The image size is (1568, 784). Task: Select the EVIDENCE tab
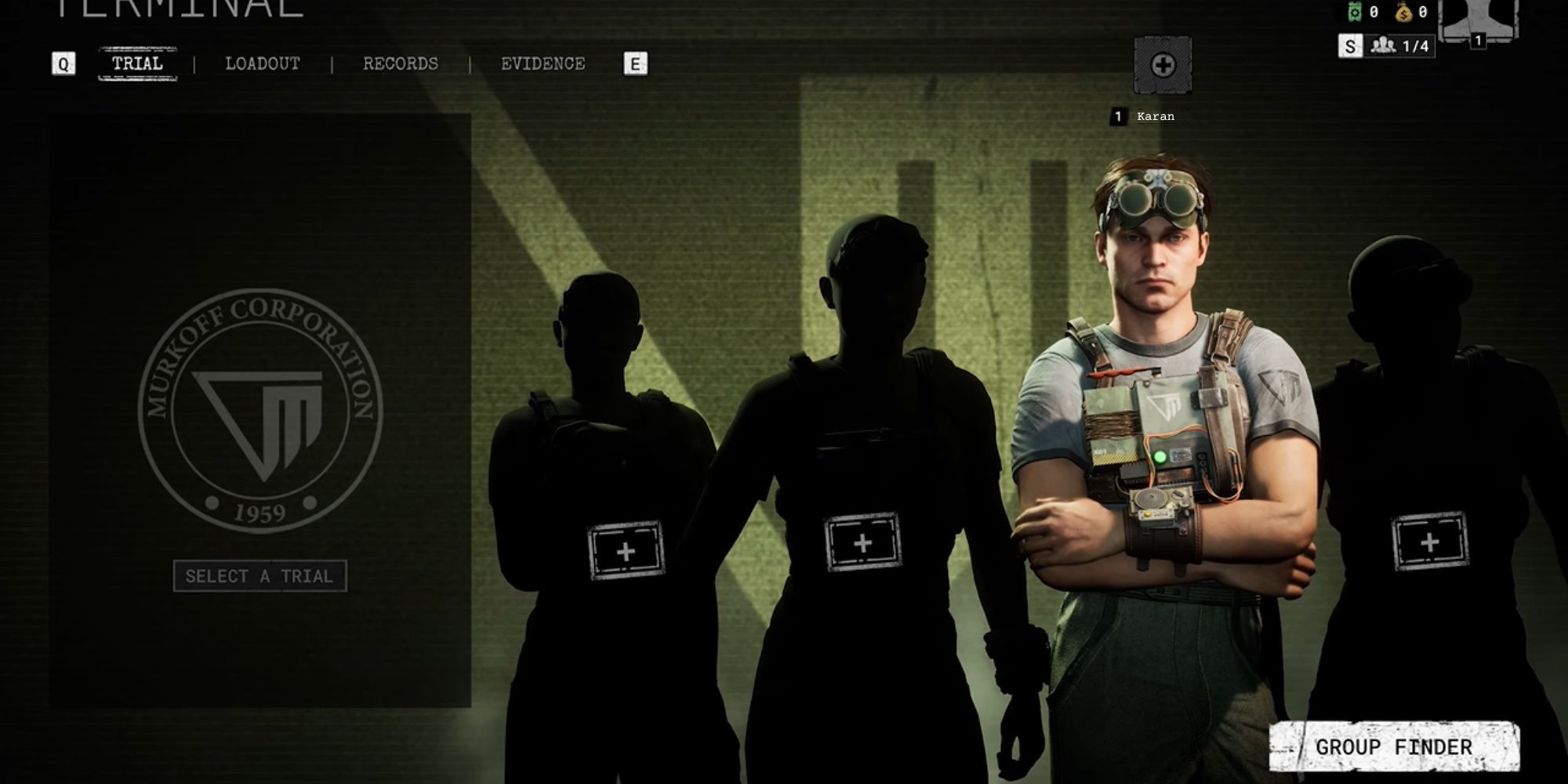(543, 64)
